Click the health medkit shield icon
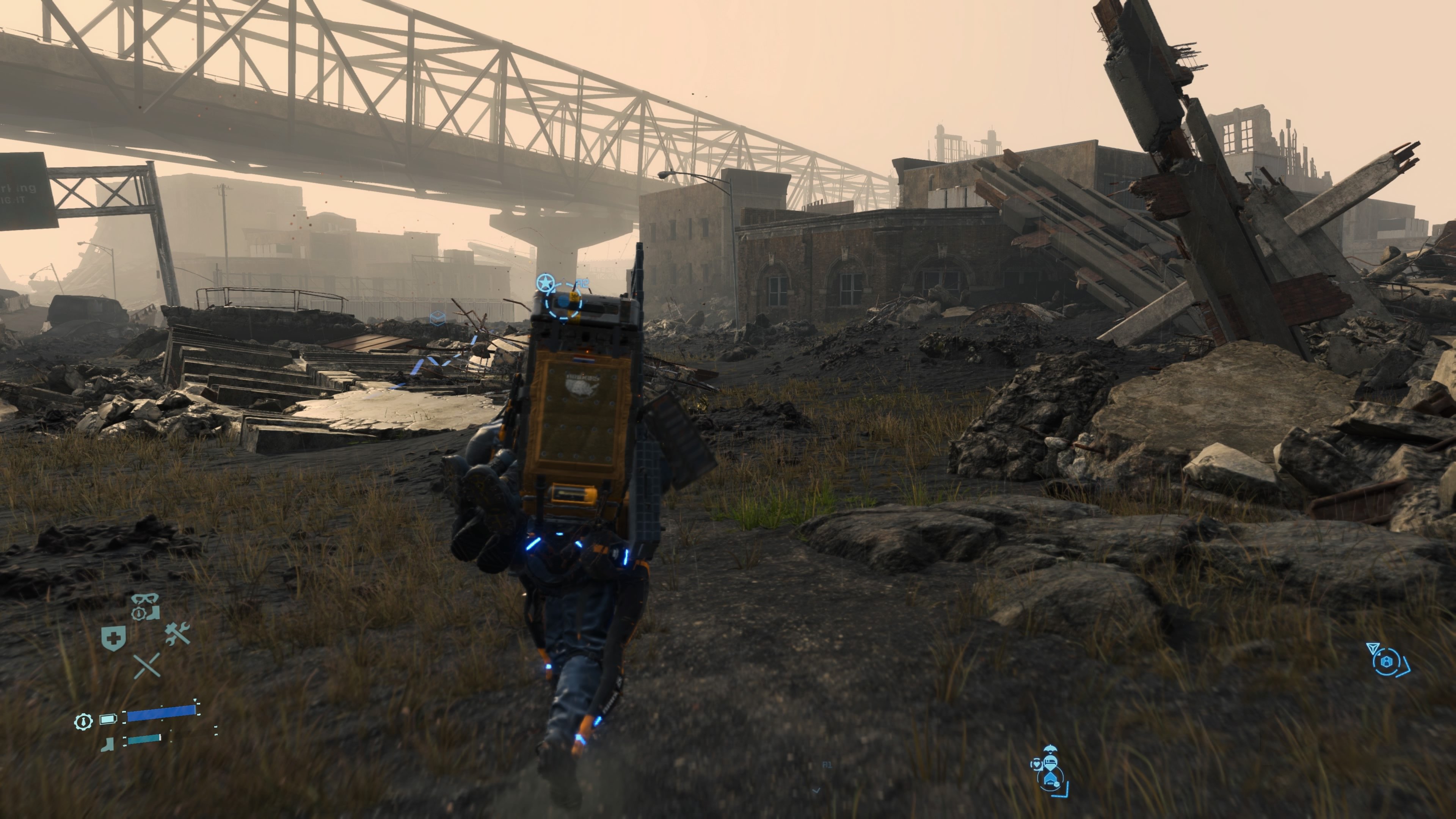 [114, 638]
